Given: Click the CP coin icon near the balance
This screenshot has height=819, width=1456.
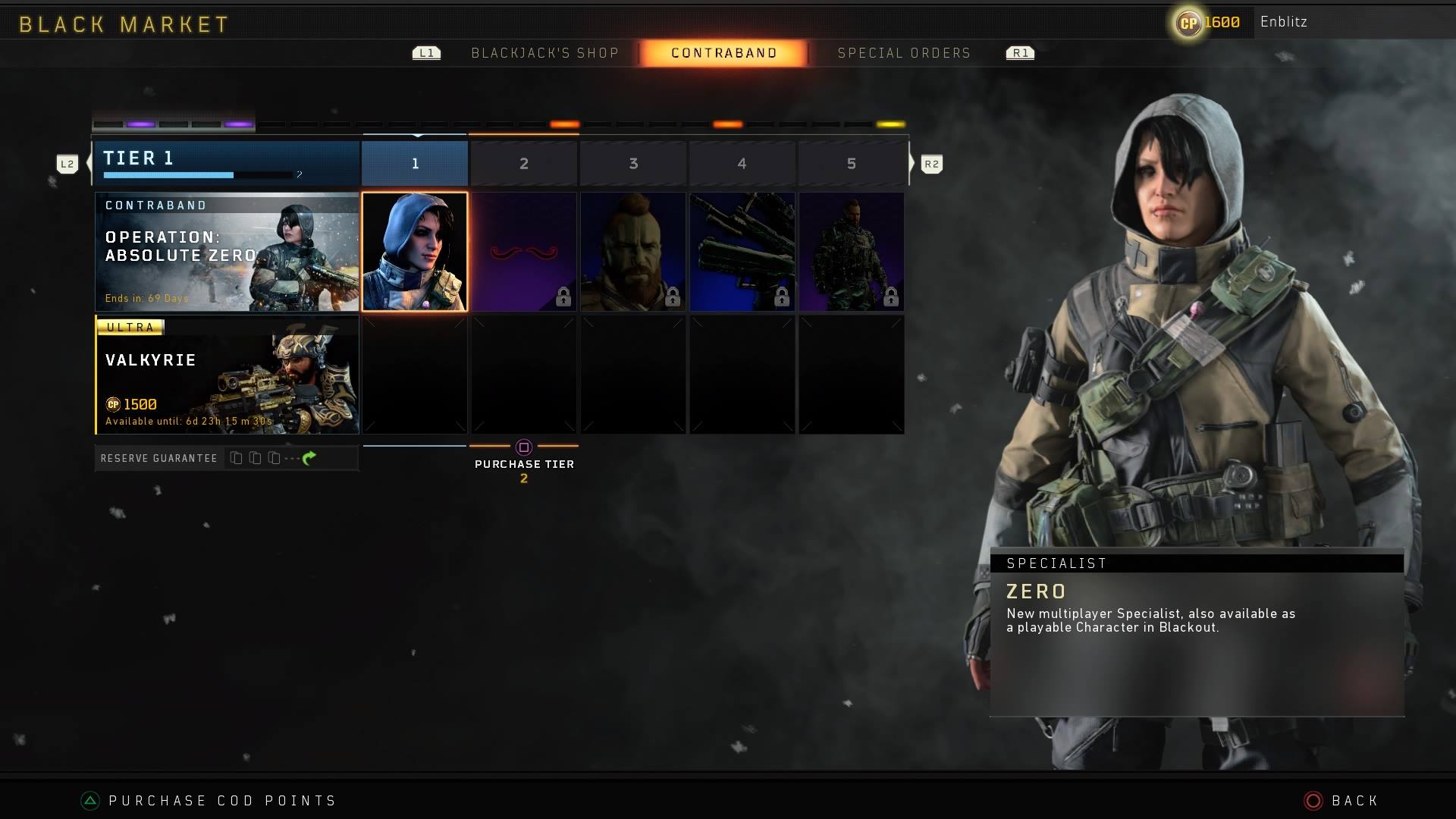Looking at the screenshot, I should coord(1188,22).
